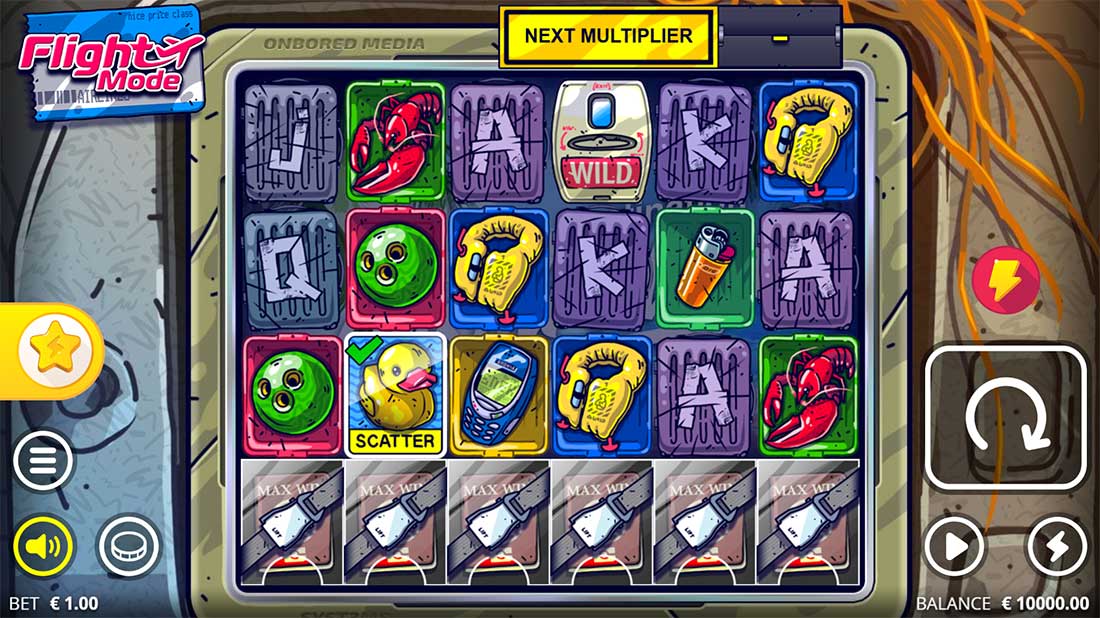The width and height of the screenshot is (1100, 618).
Task: Enable turbo spin with the white lightning button
Action: point(1056,547)
